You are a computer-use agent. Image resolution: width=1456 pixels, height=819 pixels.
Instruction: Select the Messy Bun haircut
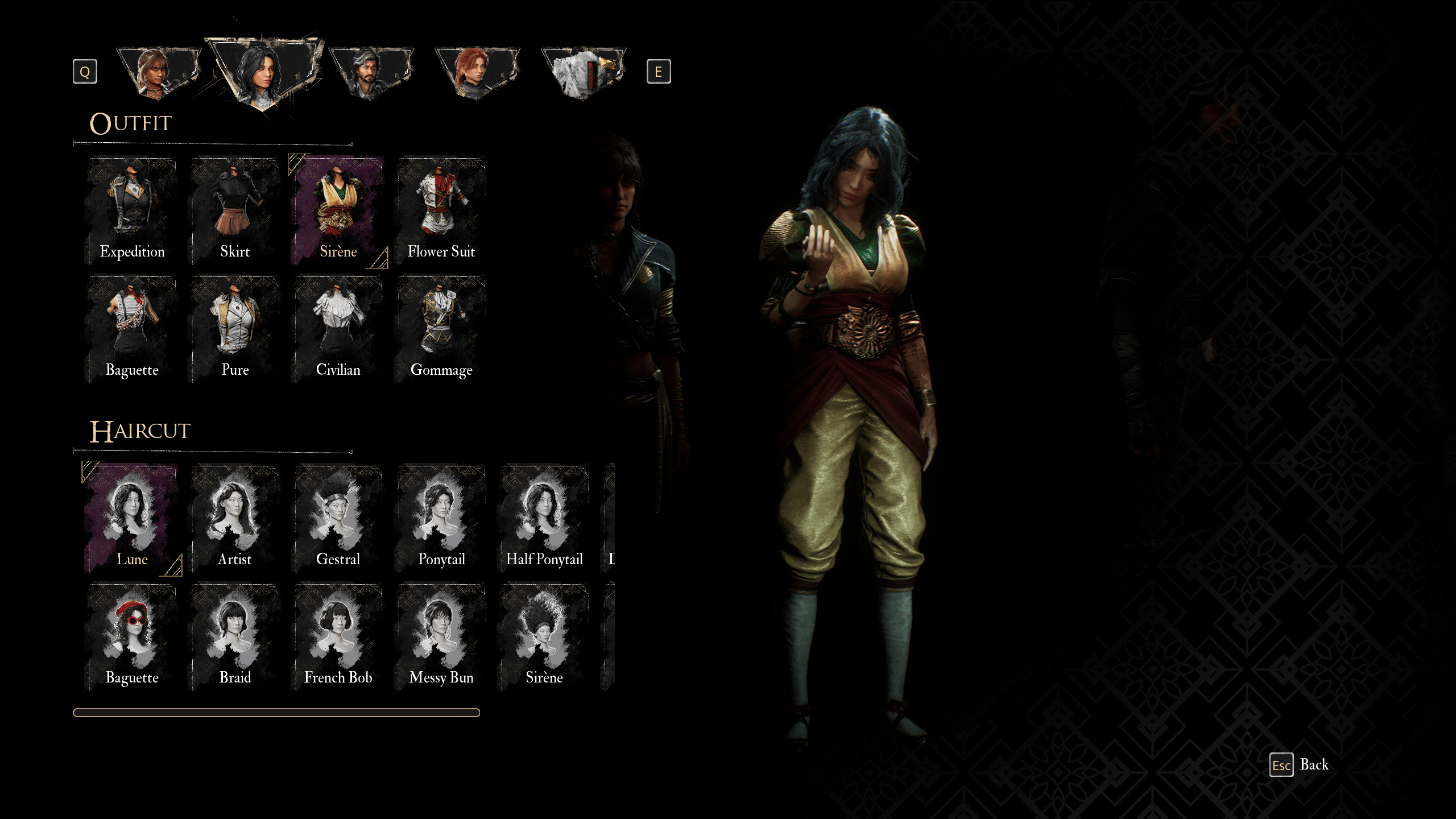441,637
